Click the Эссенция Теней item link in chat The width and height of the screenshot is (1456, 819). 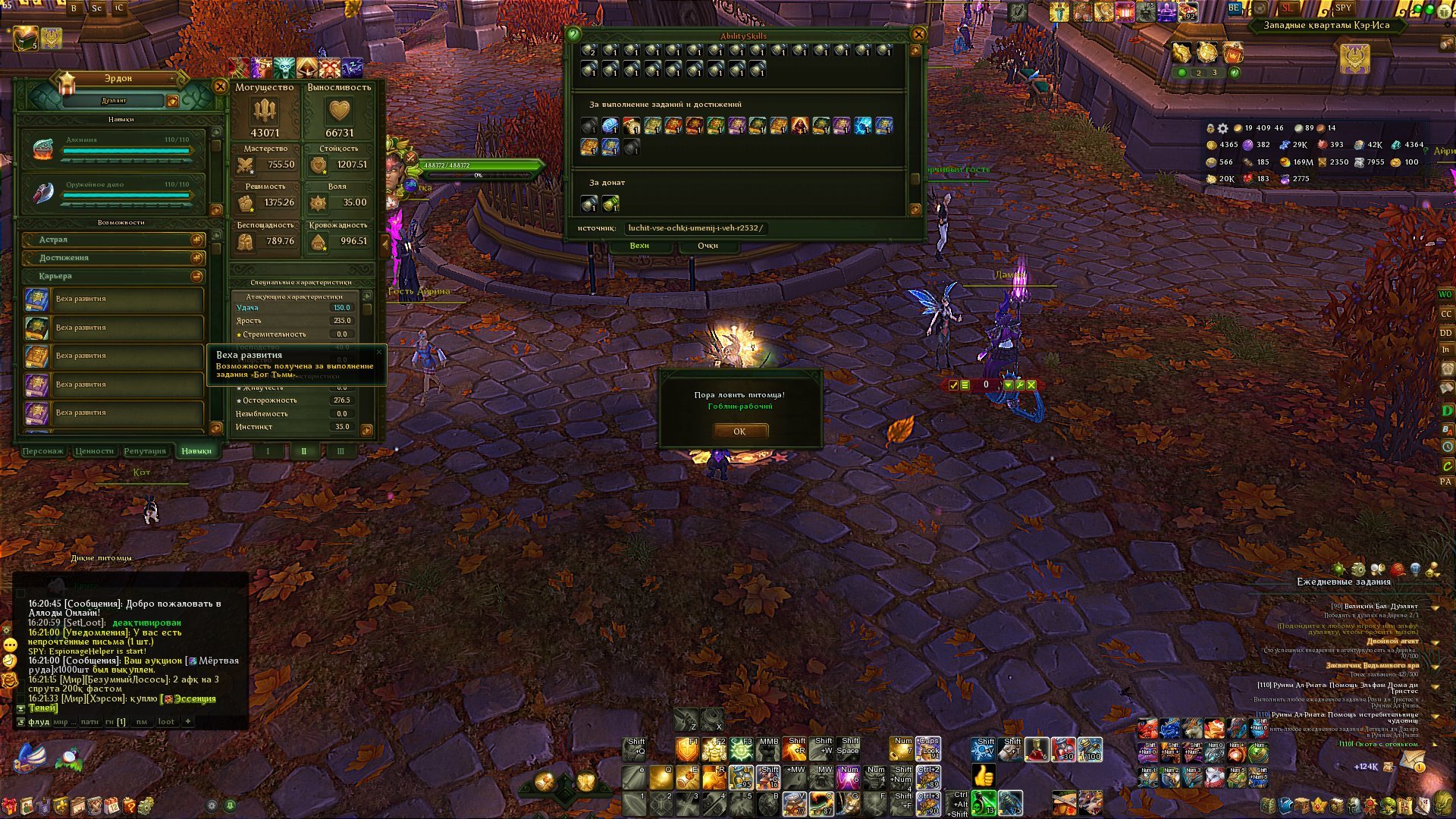[x=194, y=699]
